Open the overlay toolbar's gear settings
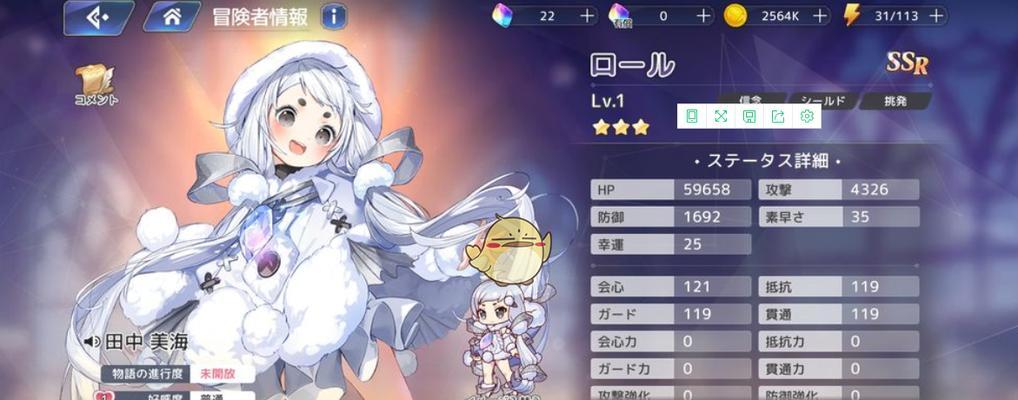 [807, 117]
